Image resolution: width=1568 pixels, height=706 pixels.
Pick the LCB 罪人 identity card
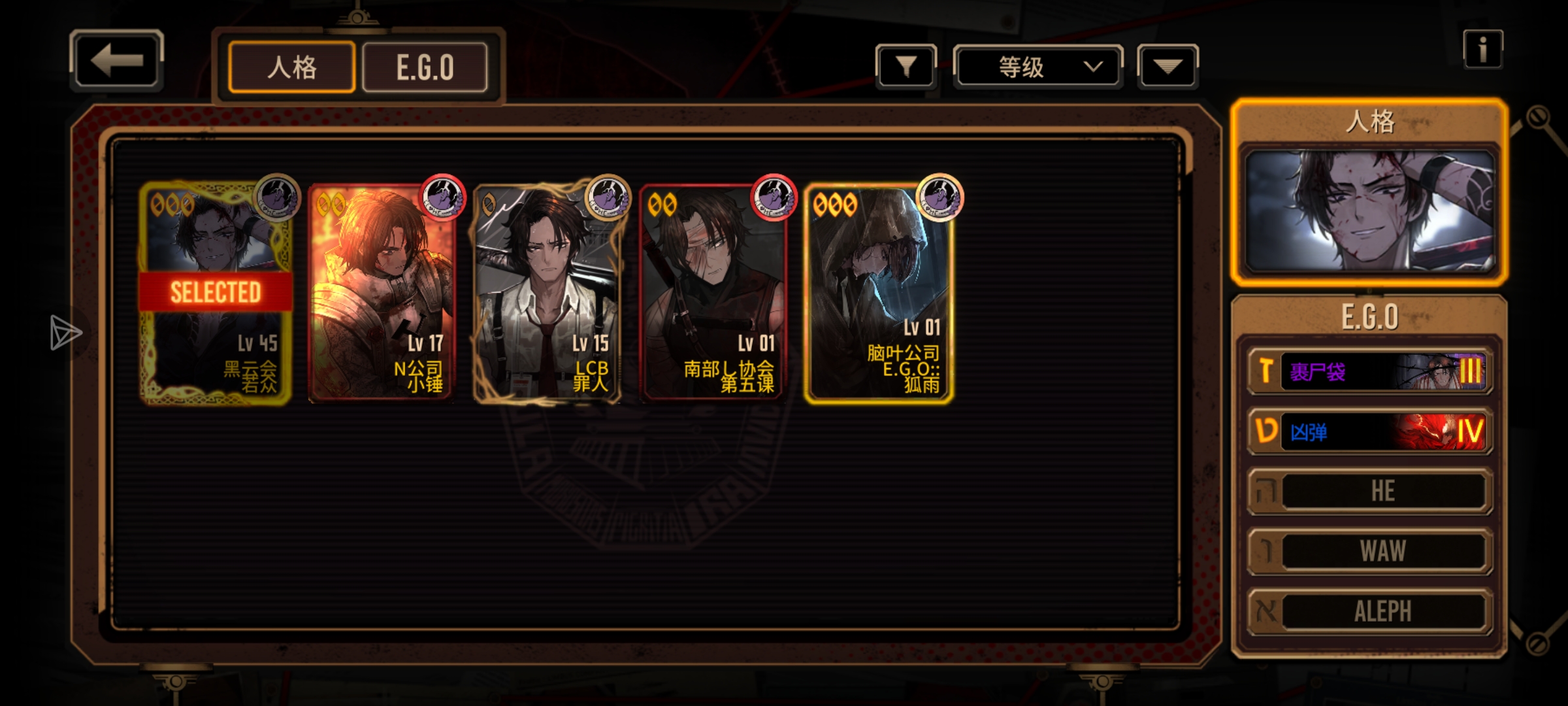click(x=547, y=293)
